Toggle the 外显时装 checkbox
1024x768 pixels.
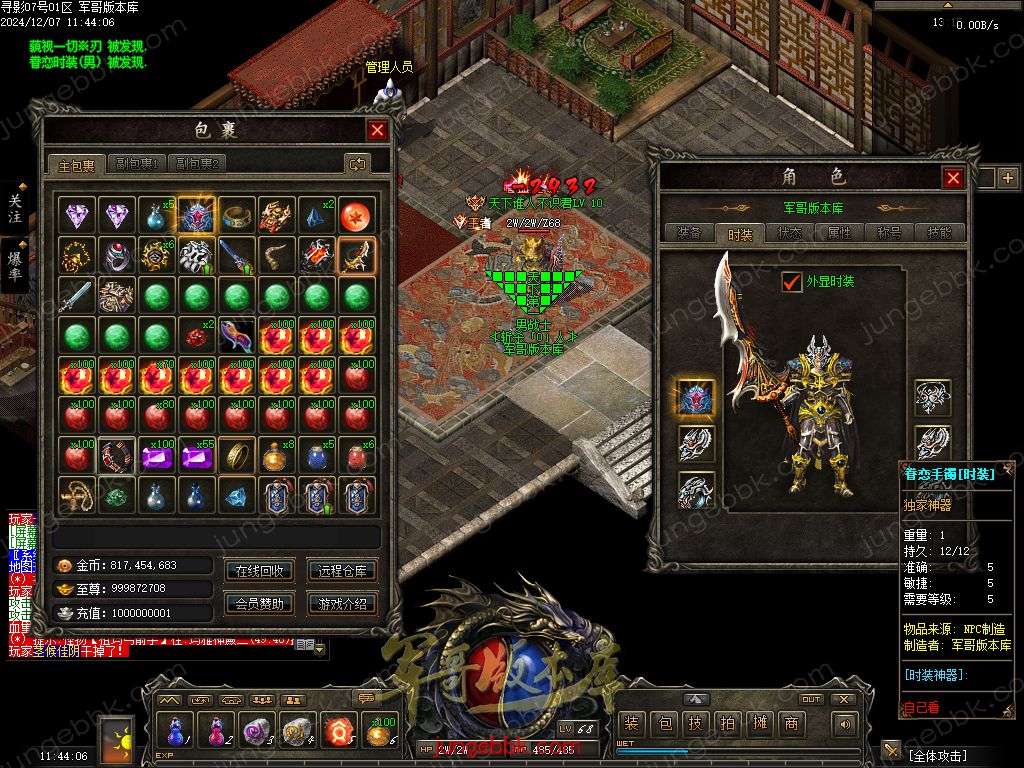pyautogui.click(x=792, y=282)
